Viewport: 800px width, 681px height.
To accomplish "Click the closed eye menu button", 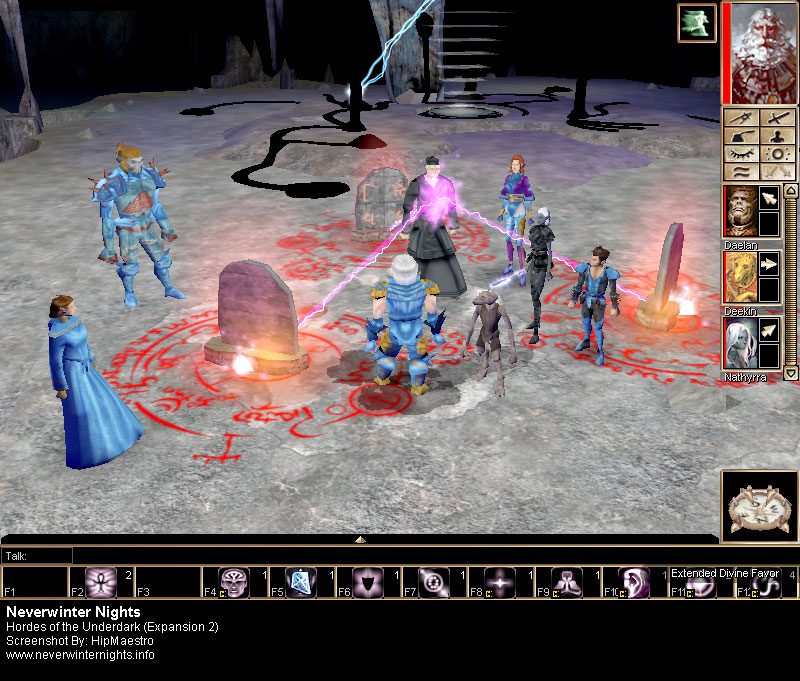I will click(x=742, y=154).
